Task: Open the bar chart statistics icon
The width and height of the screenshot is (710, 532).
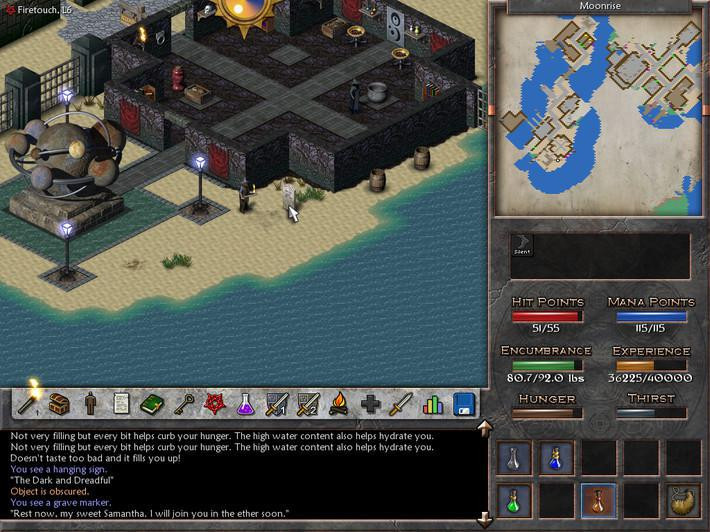Action: tap(432, 404)
